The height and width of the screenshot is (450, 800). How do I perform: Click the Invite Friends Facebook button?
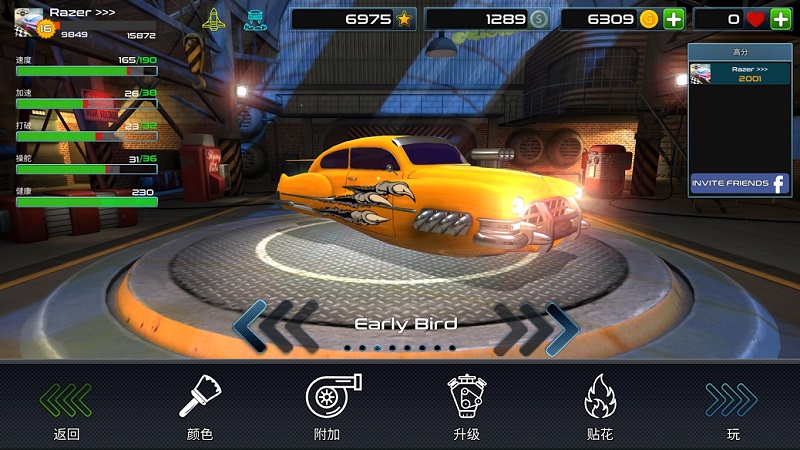(x=739, y=184)
